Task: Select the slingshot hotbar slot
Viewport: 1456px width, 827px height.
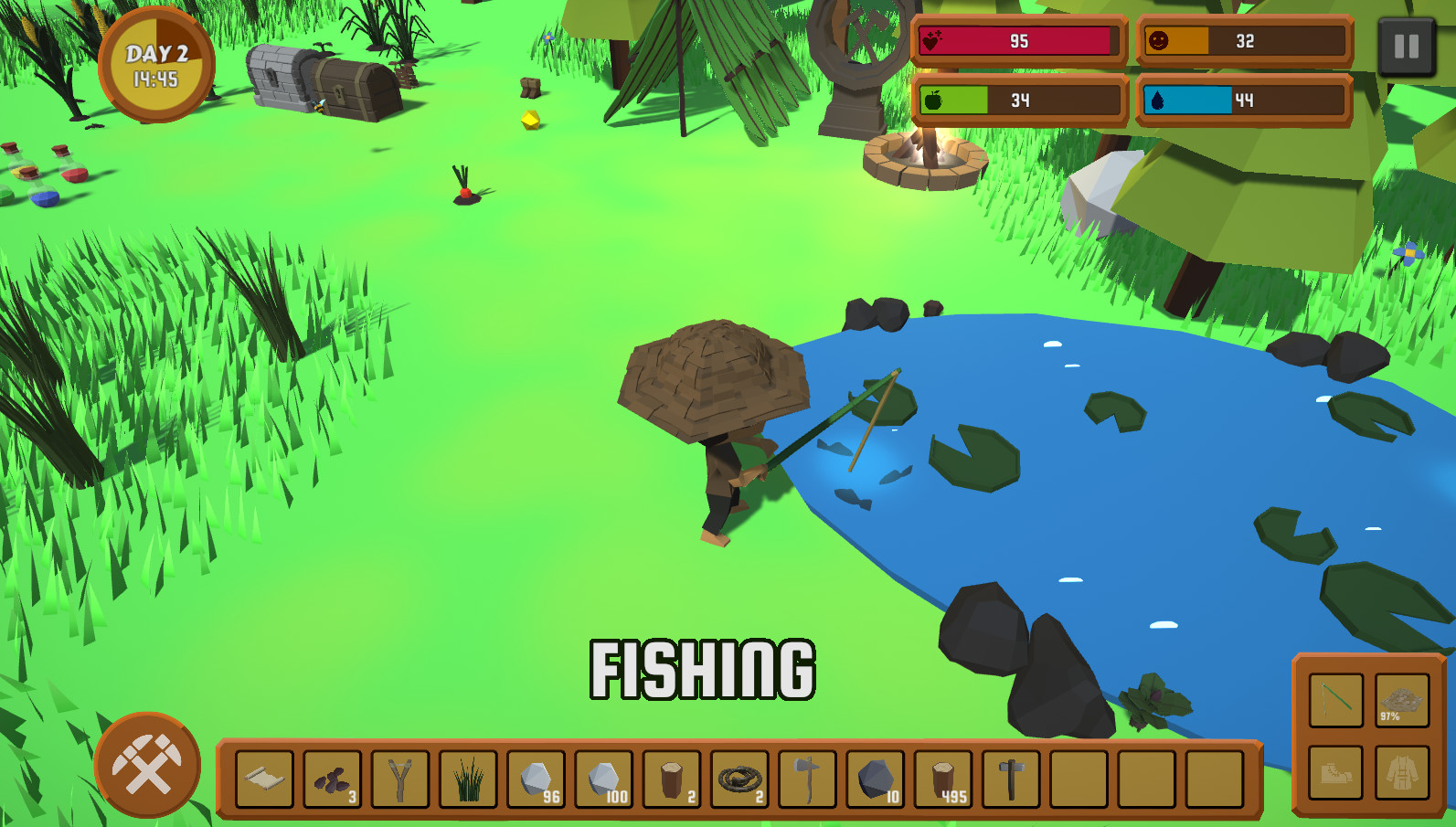Action: pos(400,778)
